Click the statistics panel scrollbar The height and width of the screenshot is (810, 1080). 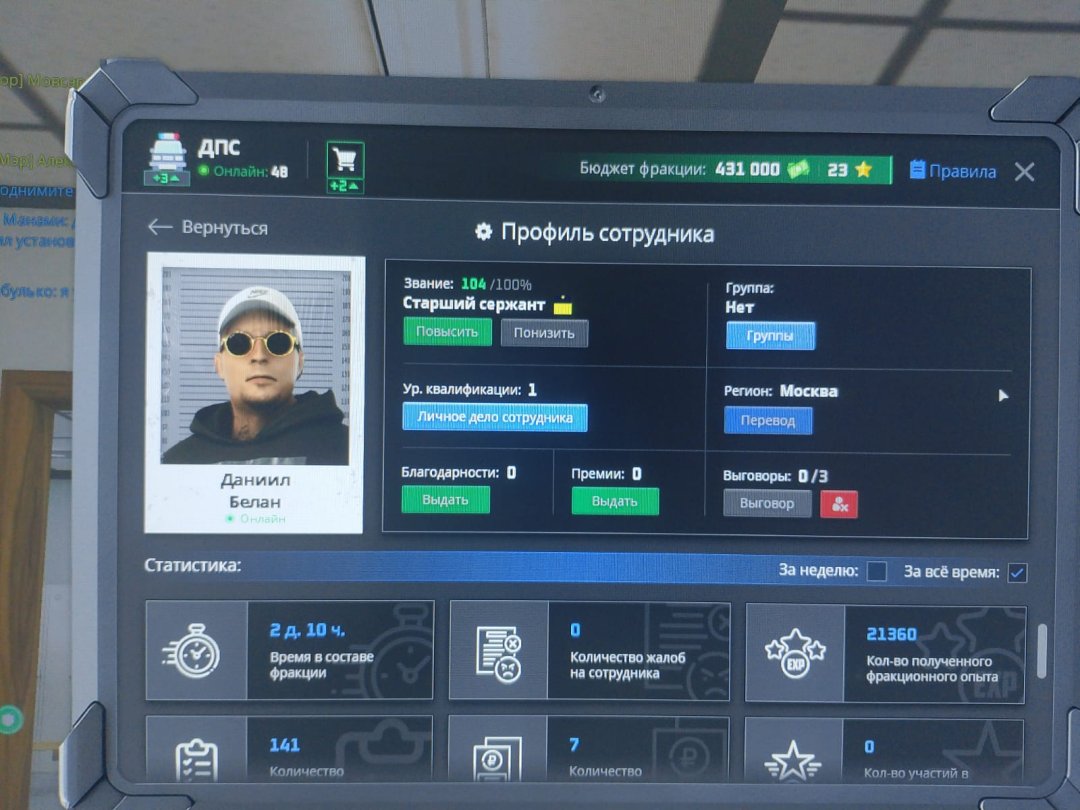pyautogui.click(x=1041, y=650)
